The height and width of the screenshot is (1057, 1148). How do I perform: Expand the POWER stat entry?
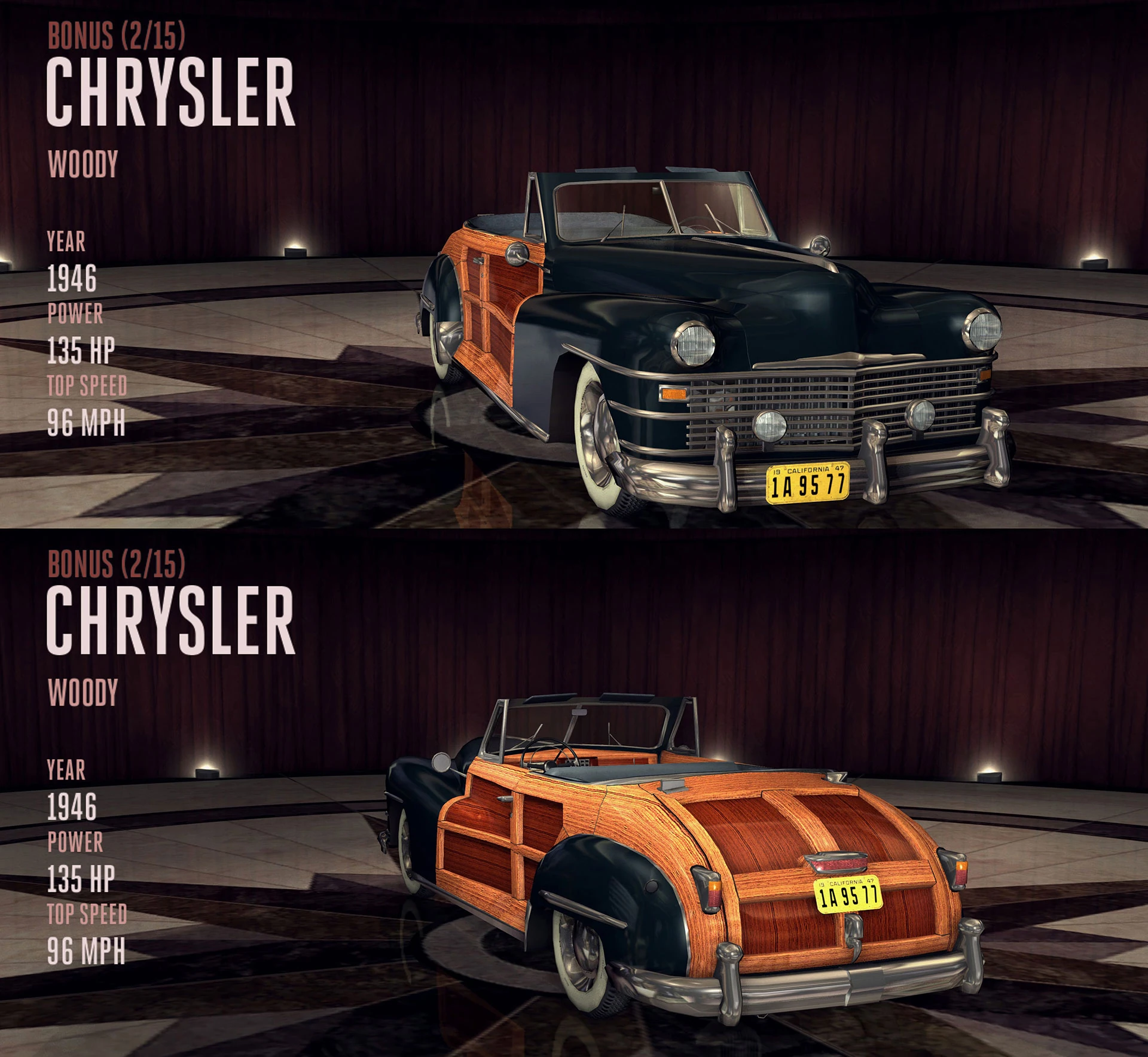75,314
